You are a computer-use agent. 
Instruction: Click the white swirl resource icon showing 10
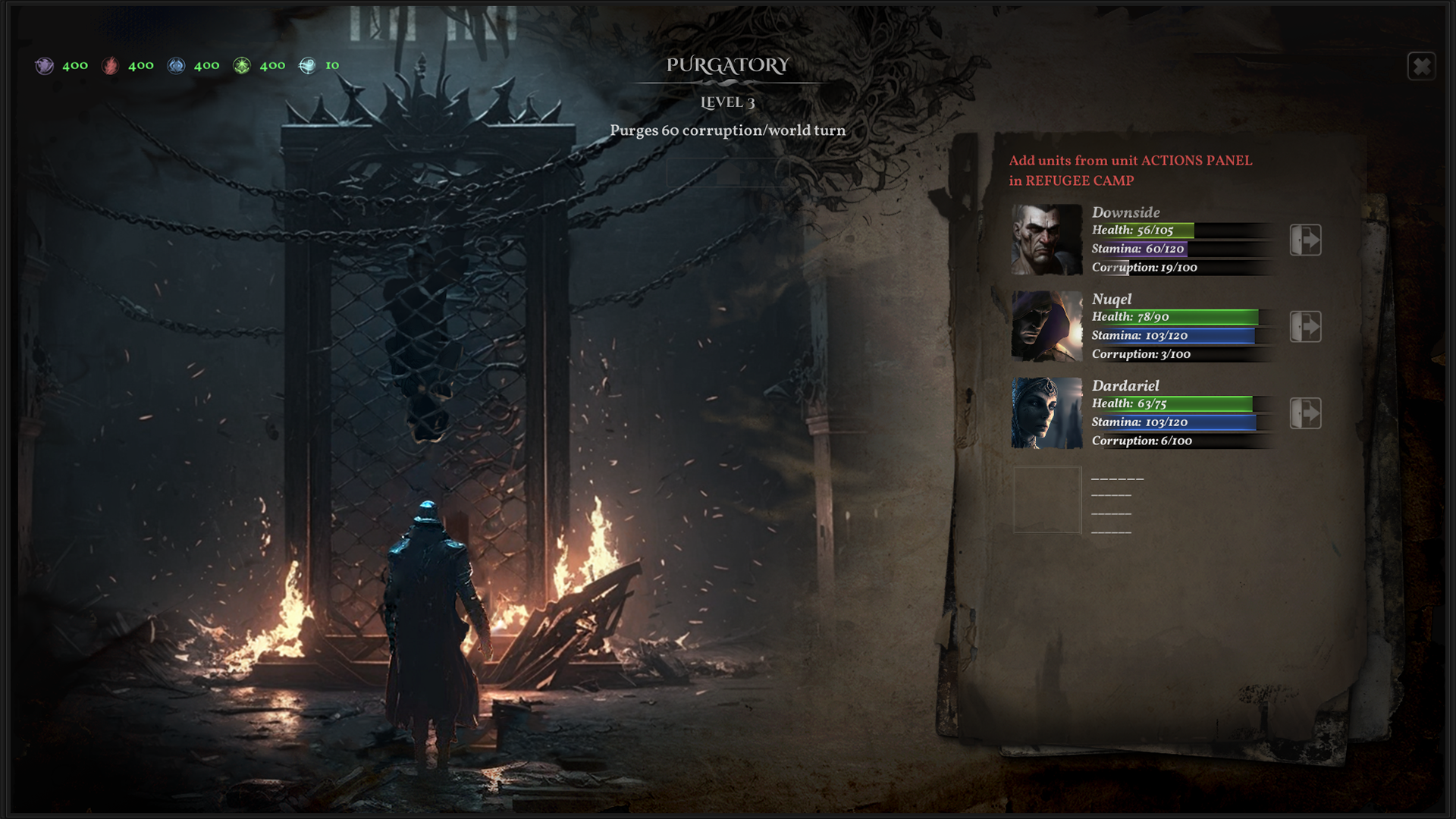[x=309, y=65]
